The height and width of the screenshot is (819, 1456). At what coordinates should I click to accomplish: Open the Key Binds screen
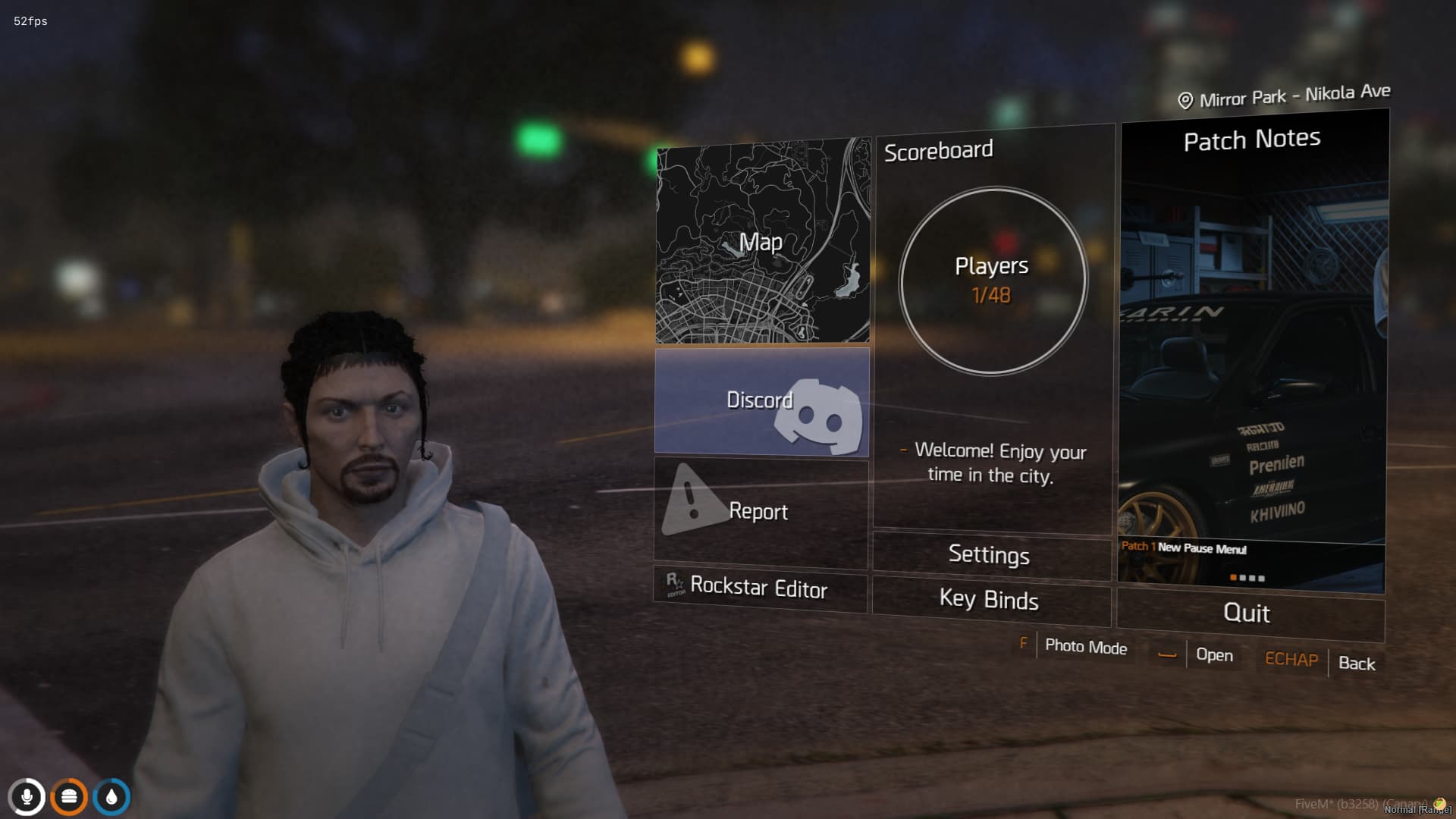click(x=990, y=601)
